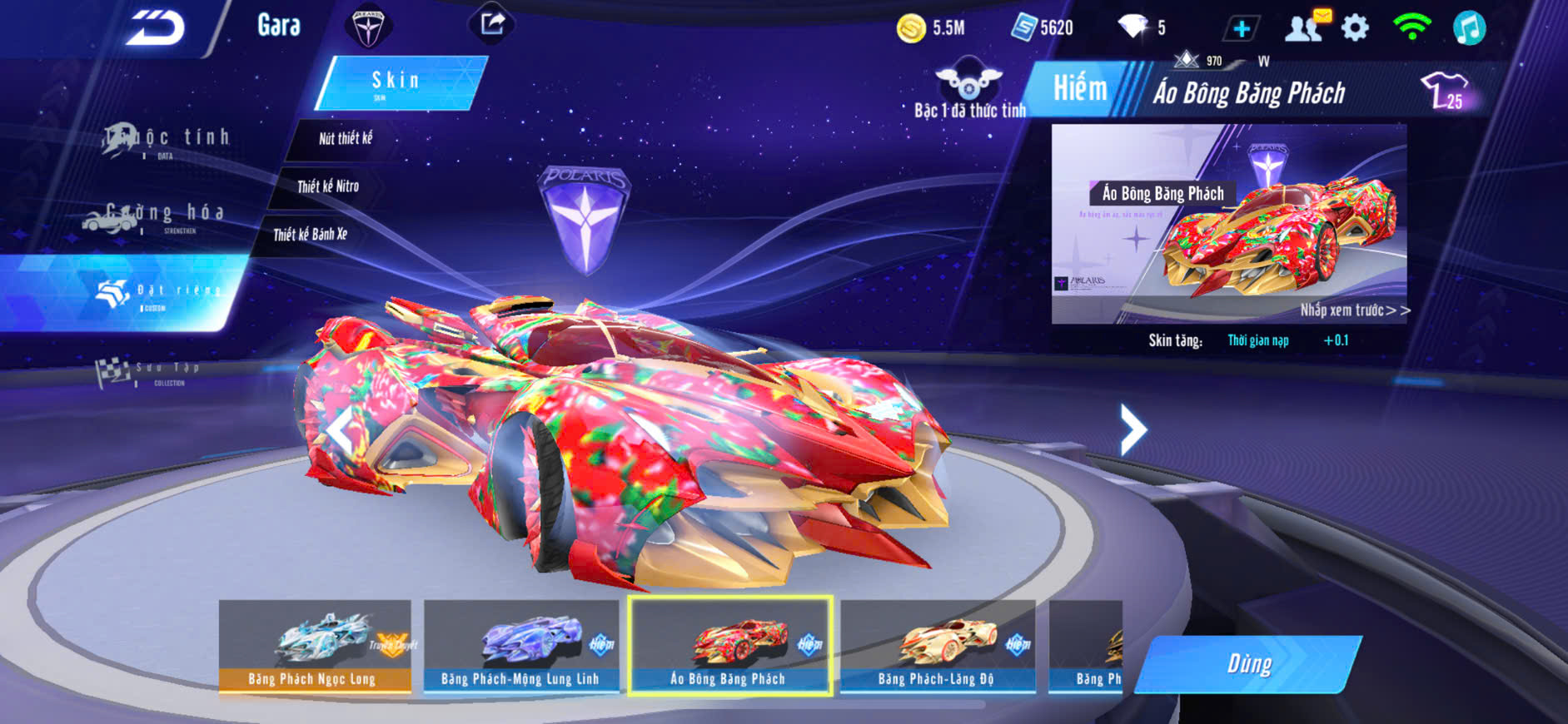Click the Nhấp xem trước preview link
Image resolution: width=1568 pixels, height=724 pixels.
click(1354, 310)
